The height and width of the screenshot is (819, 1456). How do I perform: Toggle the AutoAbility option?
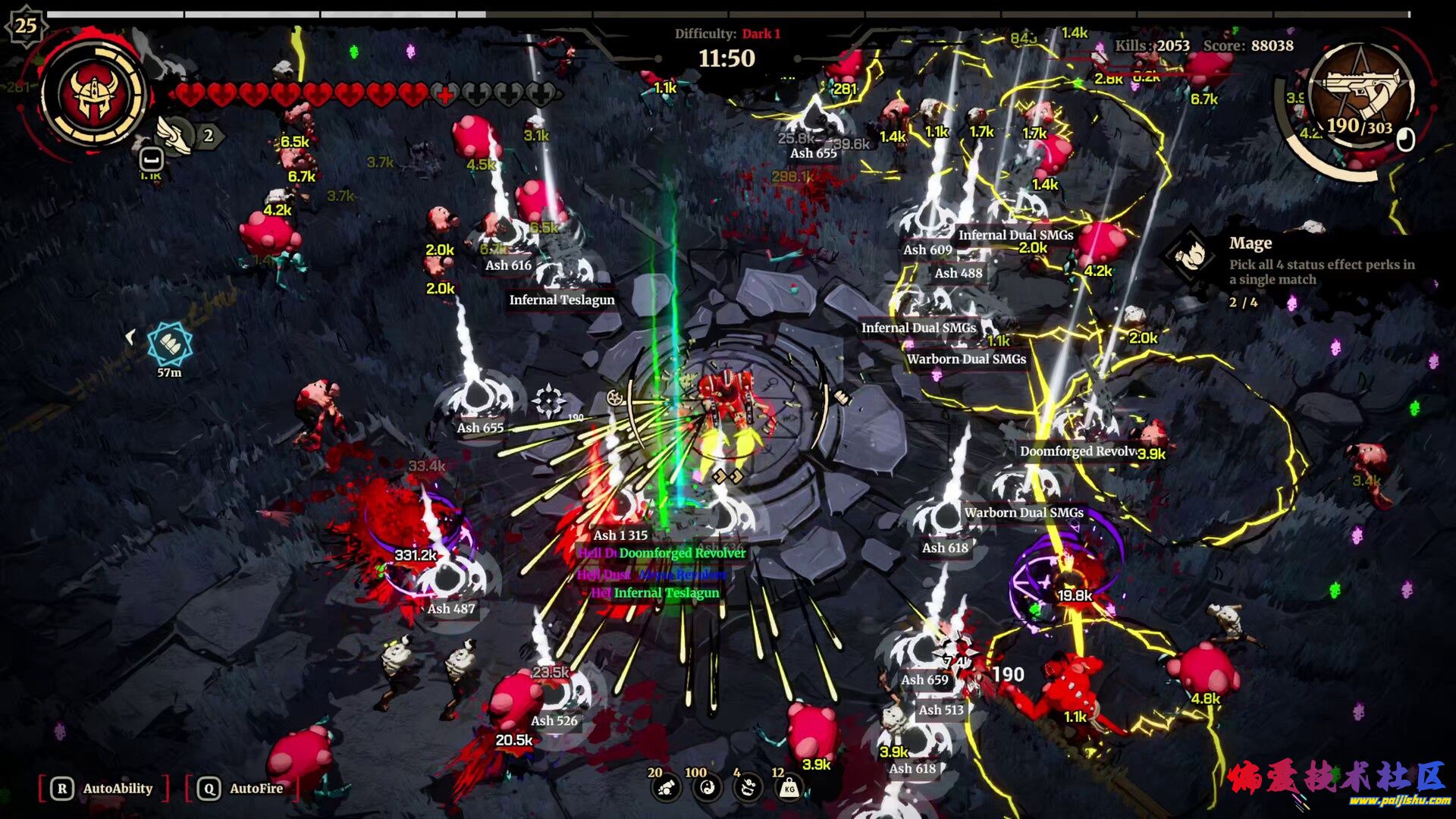[104, 789]
